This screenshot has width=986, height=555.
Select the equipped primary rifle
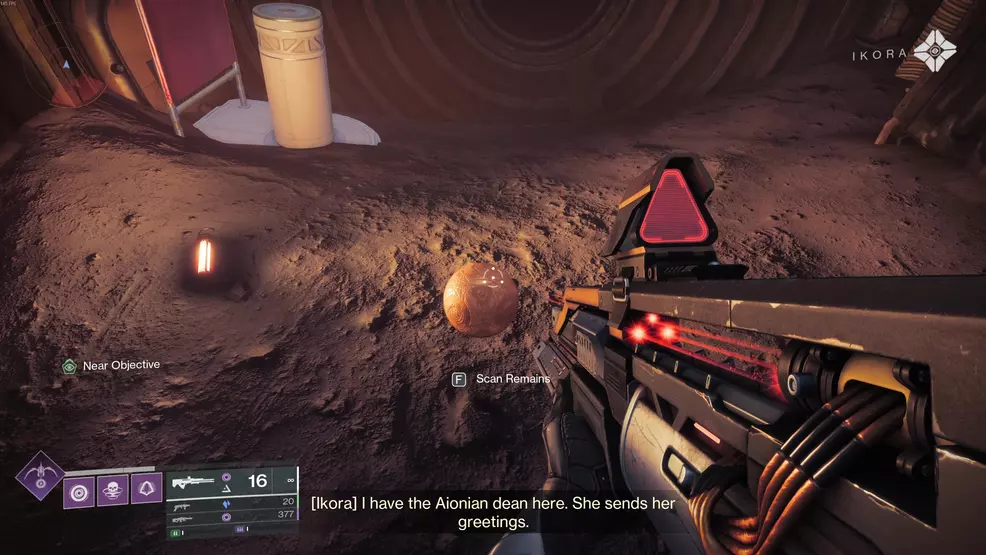pos(194,481)
